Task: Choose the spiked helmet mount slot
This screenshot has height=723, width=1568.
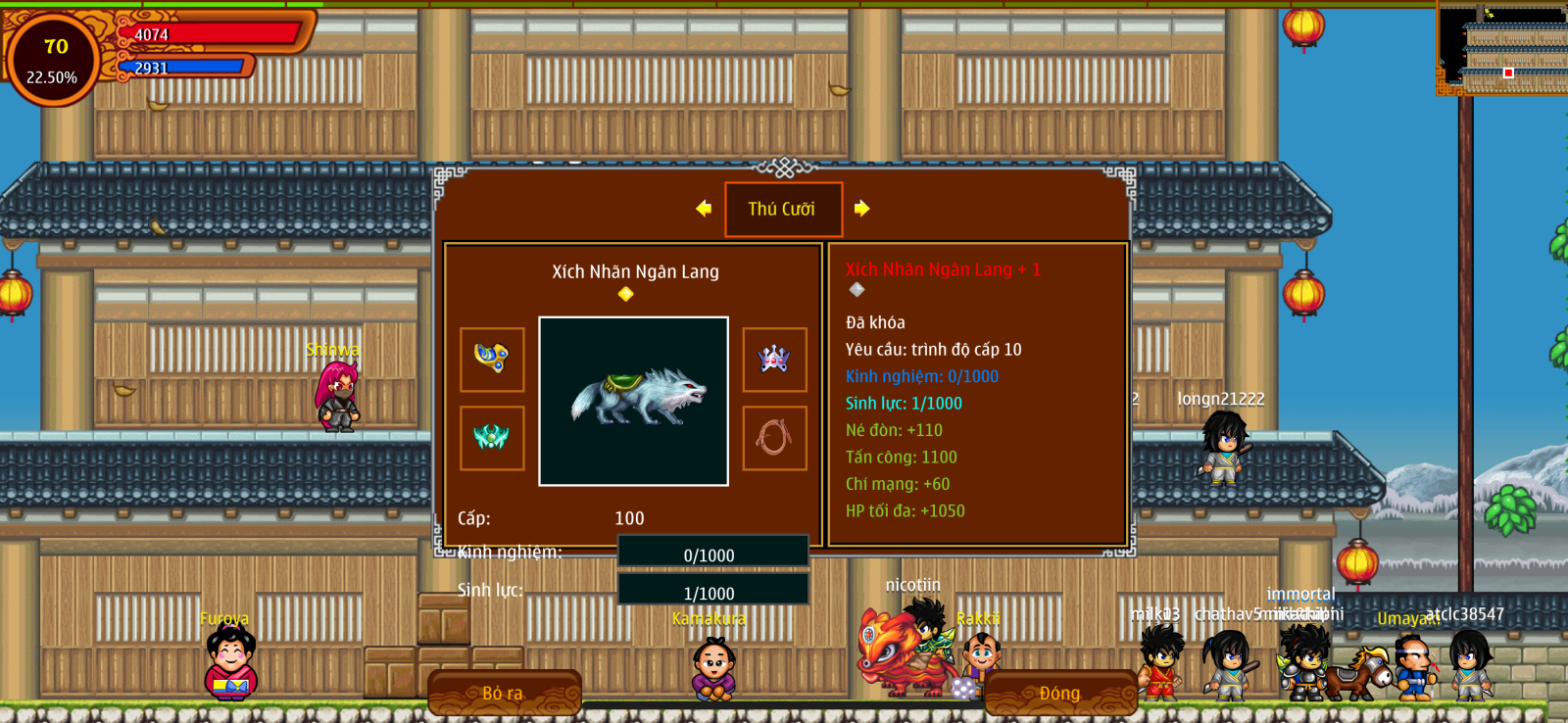Action: pos(774,360)
